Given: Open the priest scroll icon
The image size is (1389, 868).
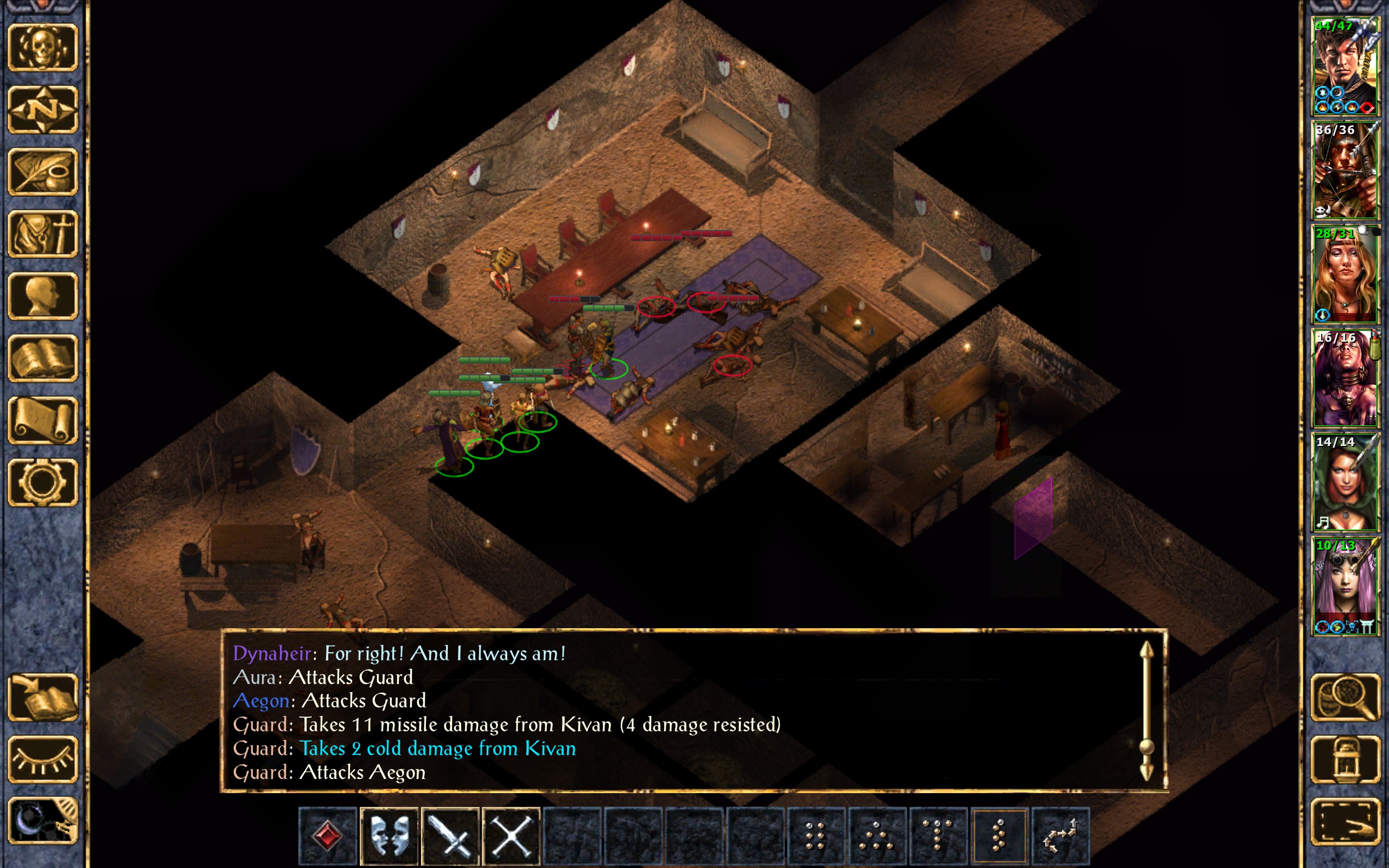Looking at the screenshot, I should (43, 420).
